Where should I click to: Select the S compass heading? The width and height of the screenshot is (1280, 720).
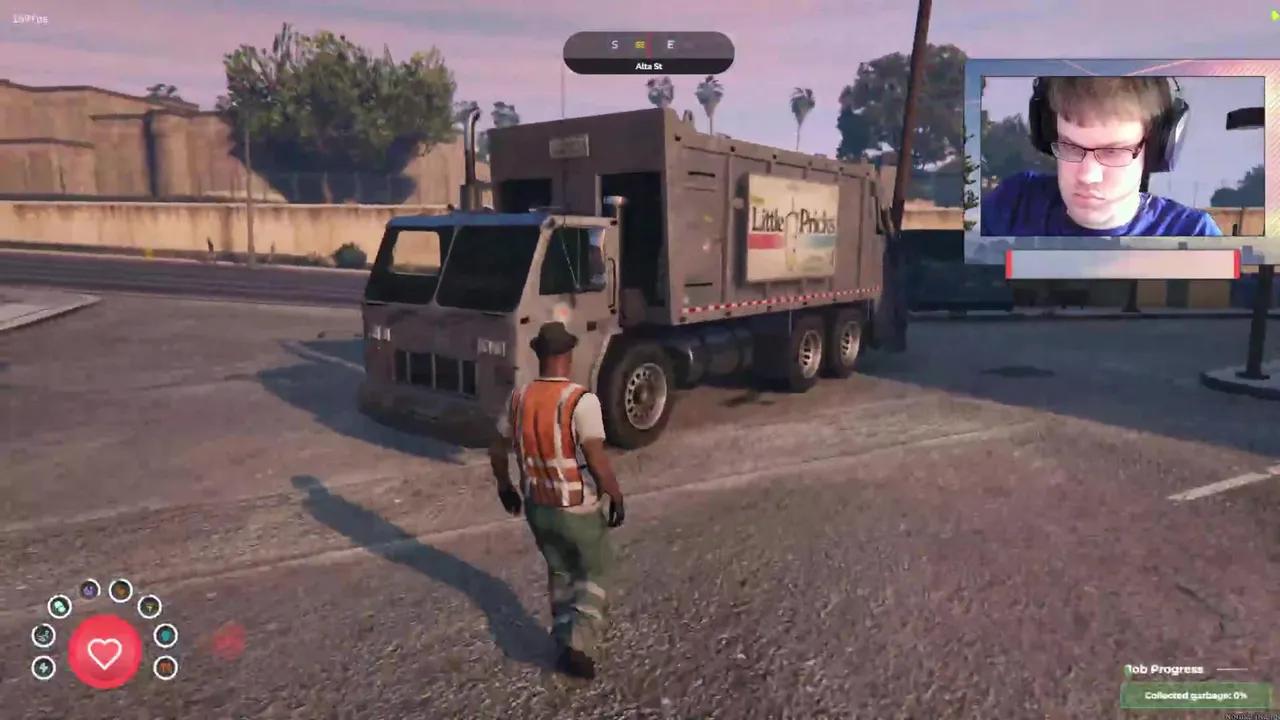[x=615, y=45]
